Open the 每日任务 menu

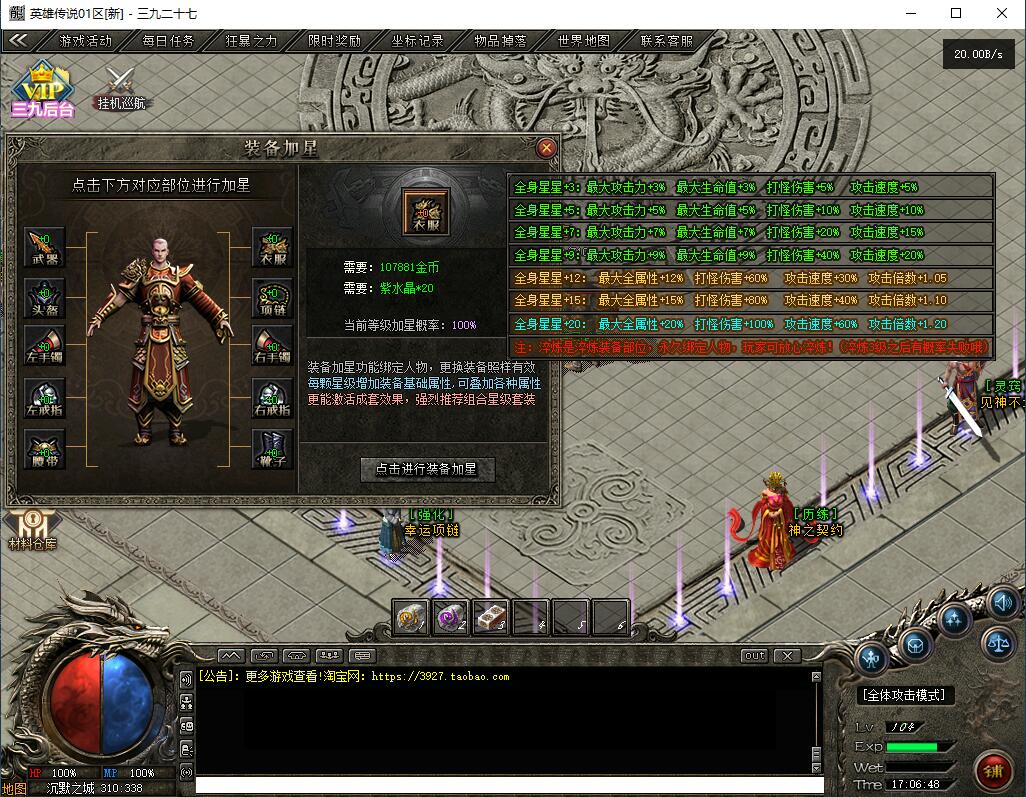click(168, 41)
